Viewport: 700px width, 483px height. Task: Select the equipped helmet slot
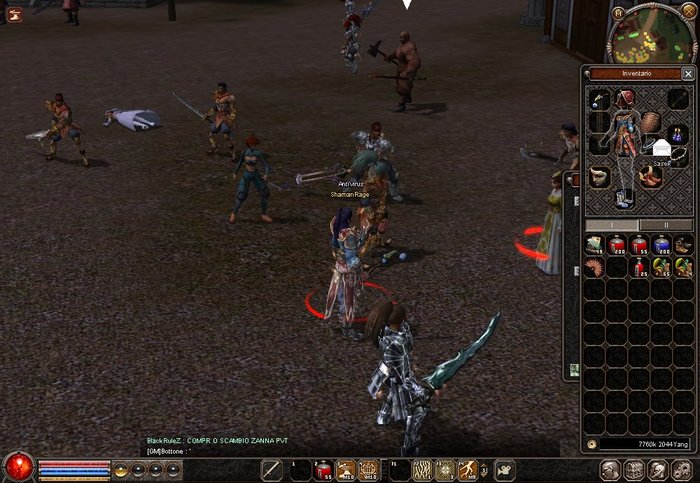click(x=624, y=99)
